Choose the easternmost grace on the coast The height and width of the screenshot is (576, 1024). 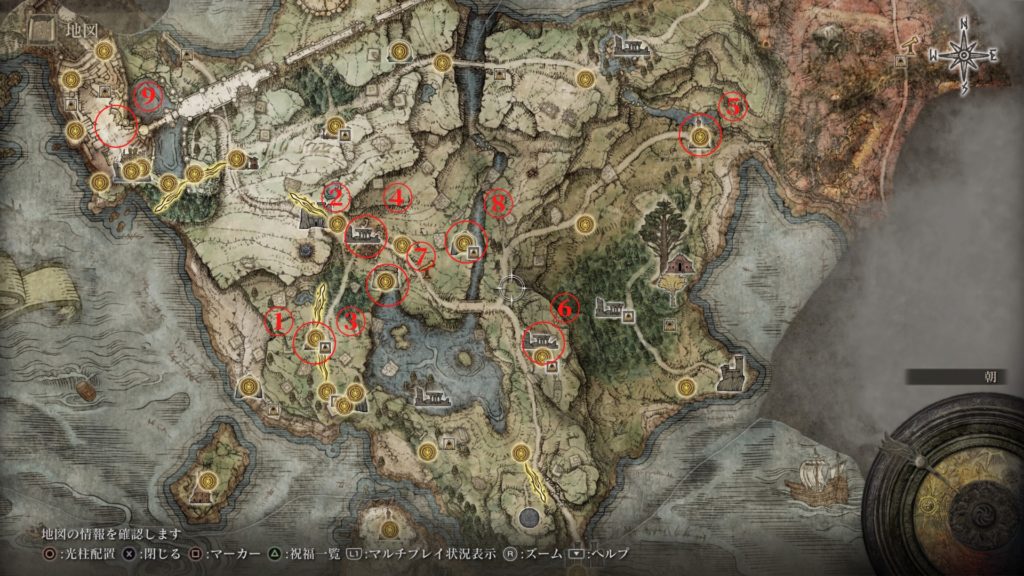pyautogui.click(x=686, y=387)
